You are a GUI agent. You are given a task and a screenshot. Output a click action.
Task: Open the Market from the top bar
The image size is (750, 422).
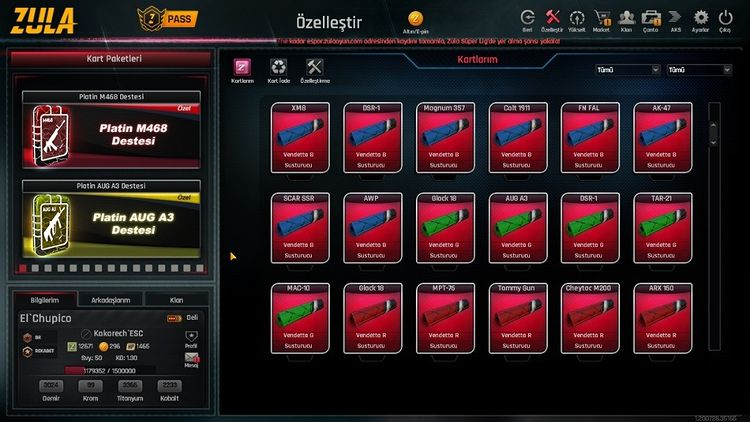[602, 19]
